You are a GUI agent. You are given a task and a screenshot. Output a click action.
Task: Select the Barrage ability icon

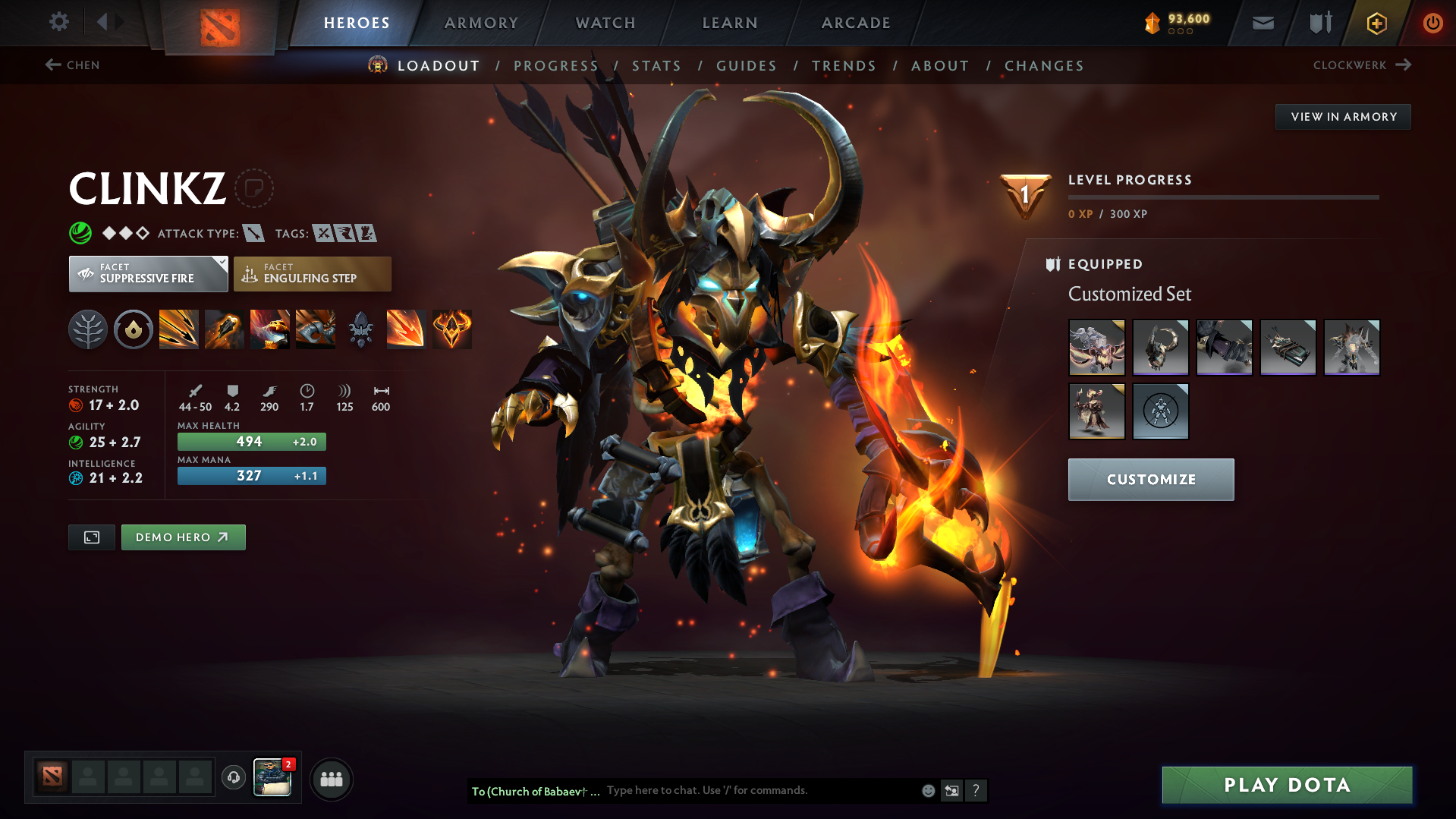click(179, 329)
